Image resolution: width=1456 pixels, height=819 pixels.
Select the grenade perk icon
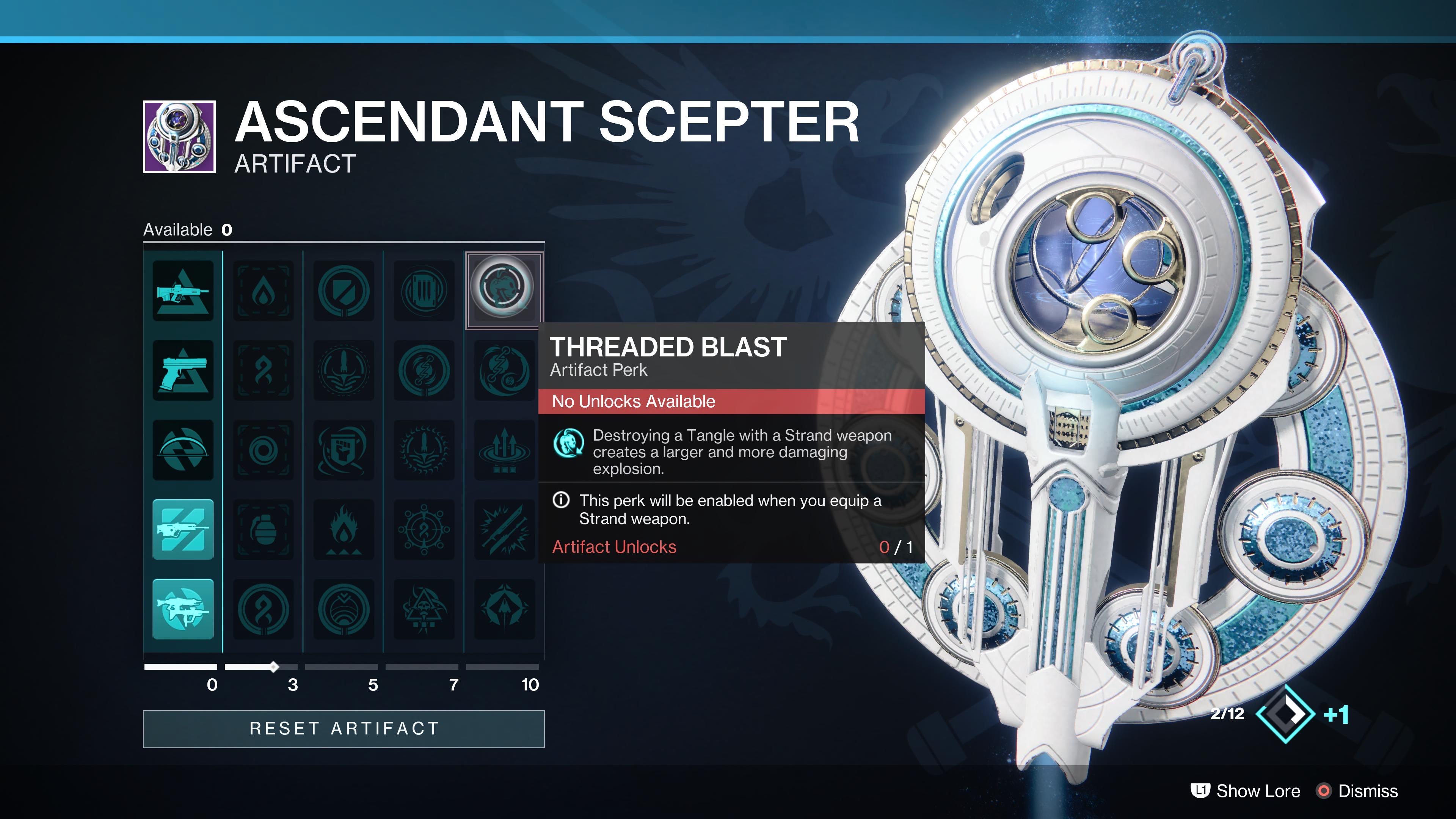(264, 530)
